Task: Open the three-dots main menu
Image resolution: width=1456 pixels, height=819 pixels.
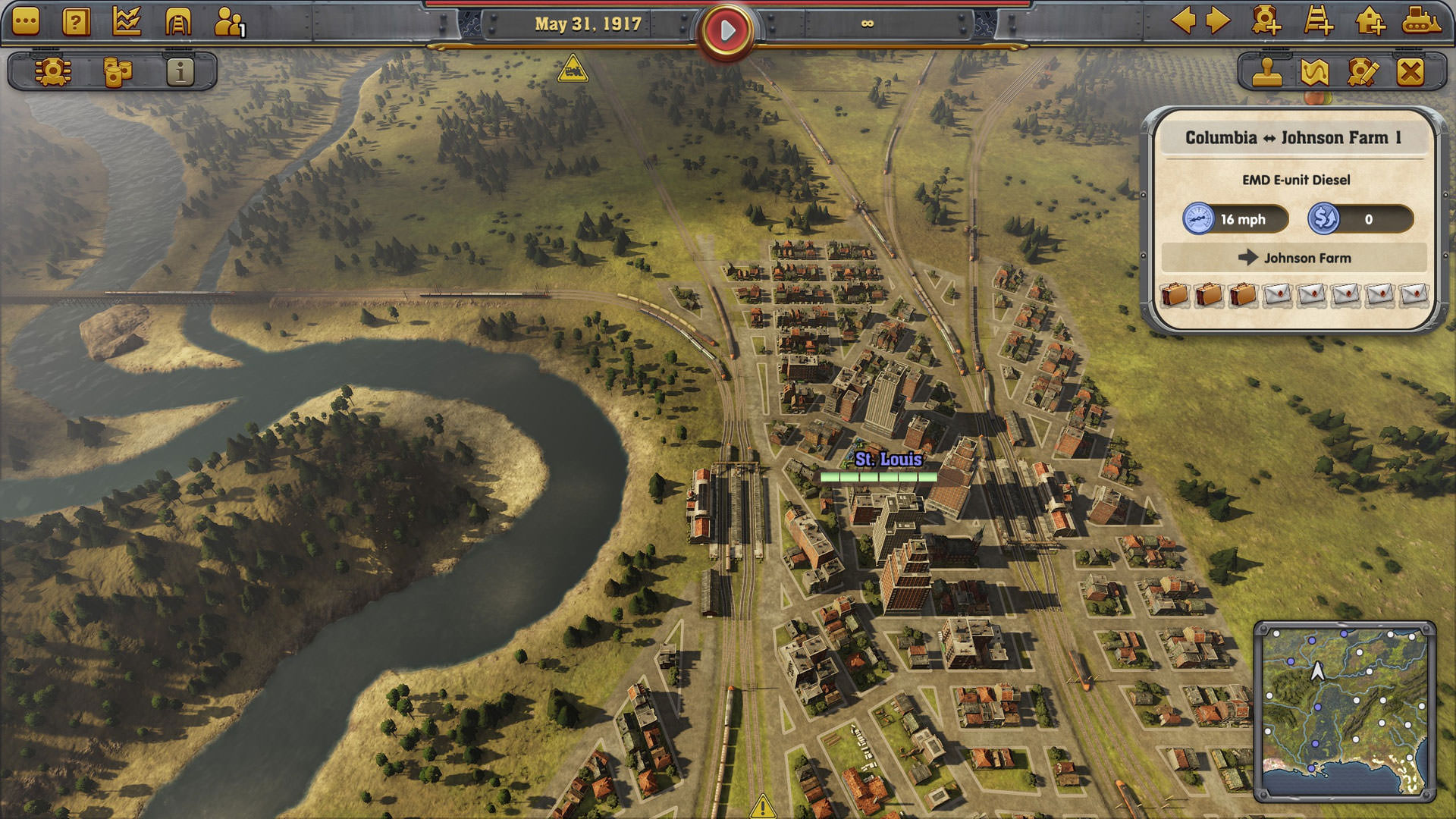Action: [x=26, y=22]
